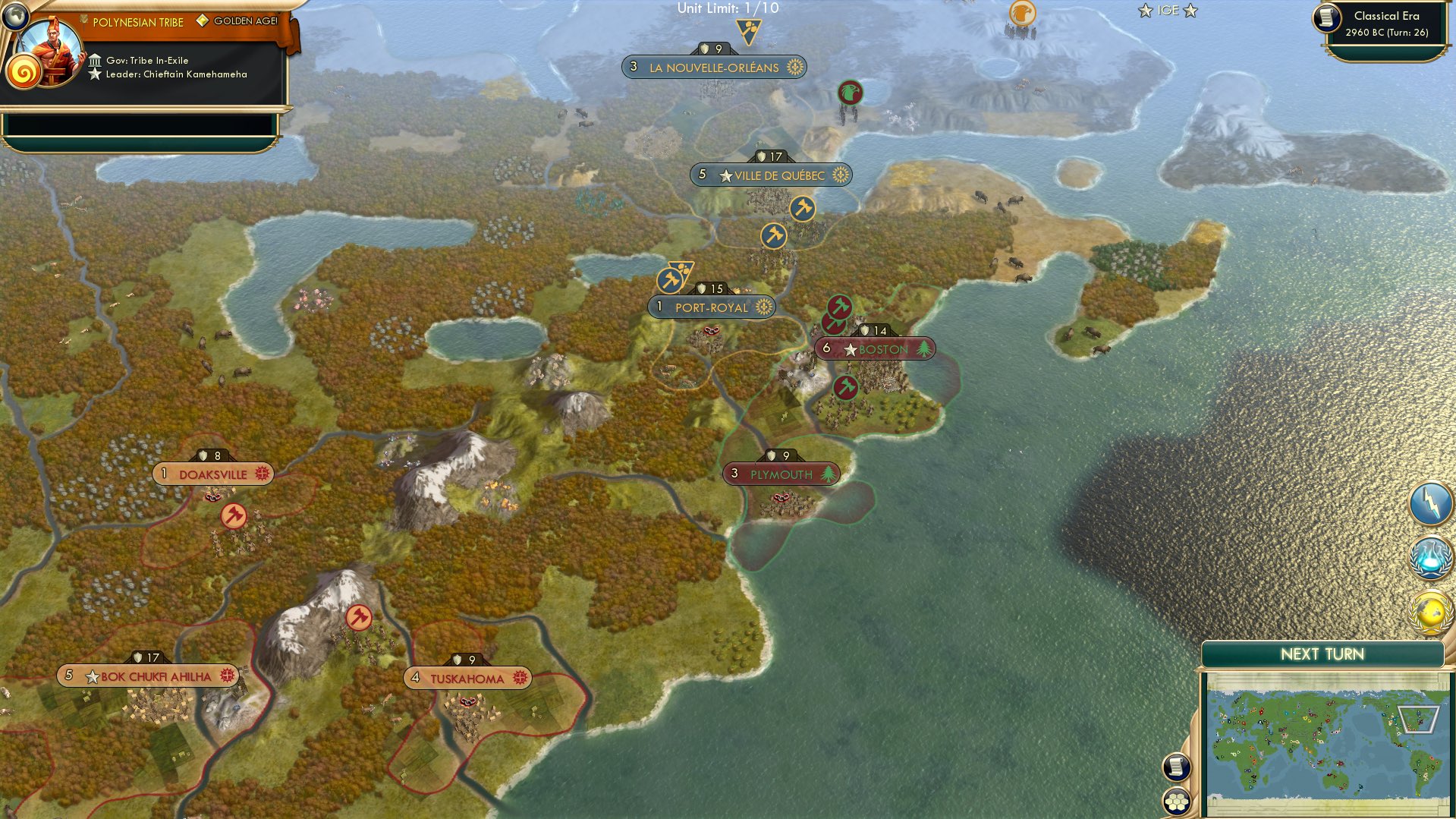The image size is (1456, 819).
Task: Click the IGE menu label at top
Action: point(1167,11)
